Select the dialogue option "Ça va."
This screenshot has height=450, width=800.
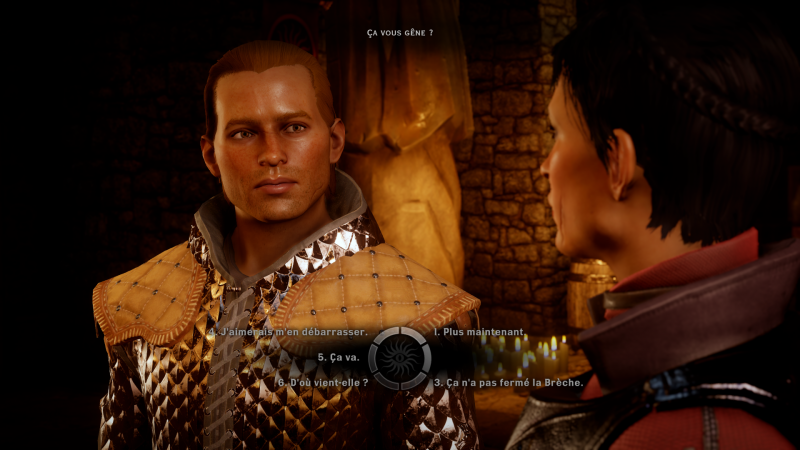click(x=341, y=356)
